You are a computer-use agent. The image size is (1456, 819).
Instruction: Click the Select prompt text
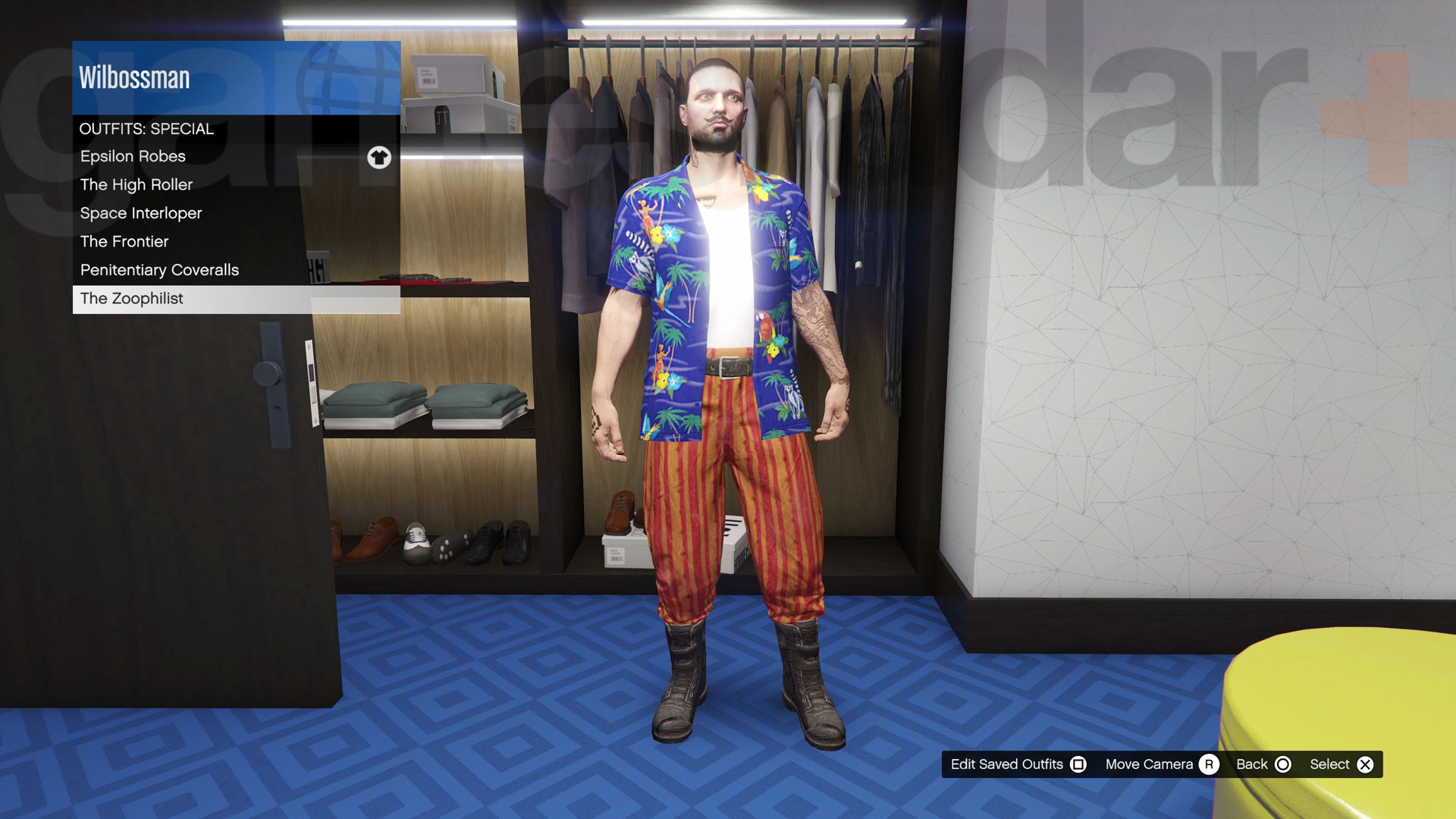pos(1332,764)
